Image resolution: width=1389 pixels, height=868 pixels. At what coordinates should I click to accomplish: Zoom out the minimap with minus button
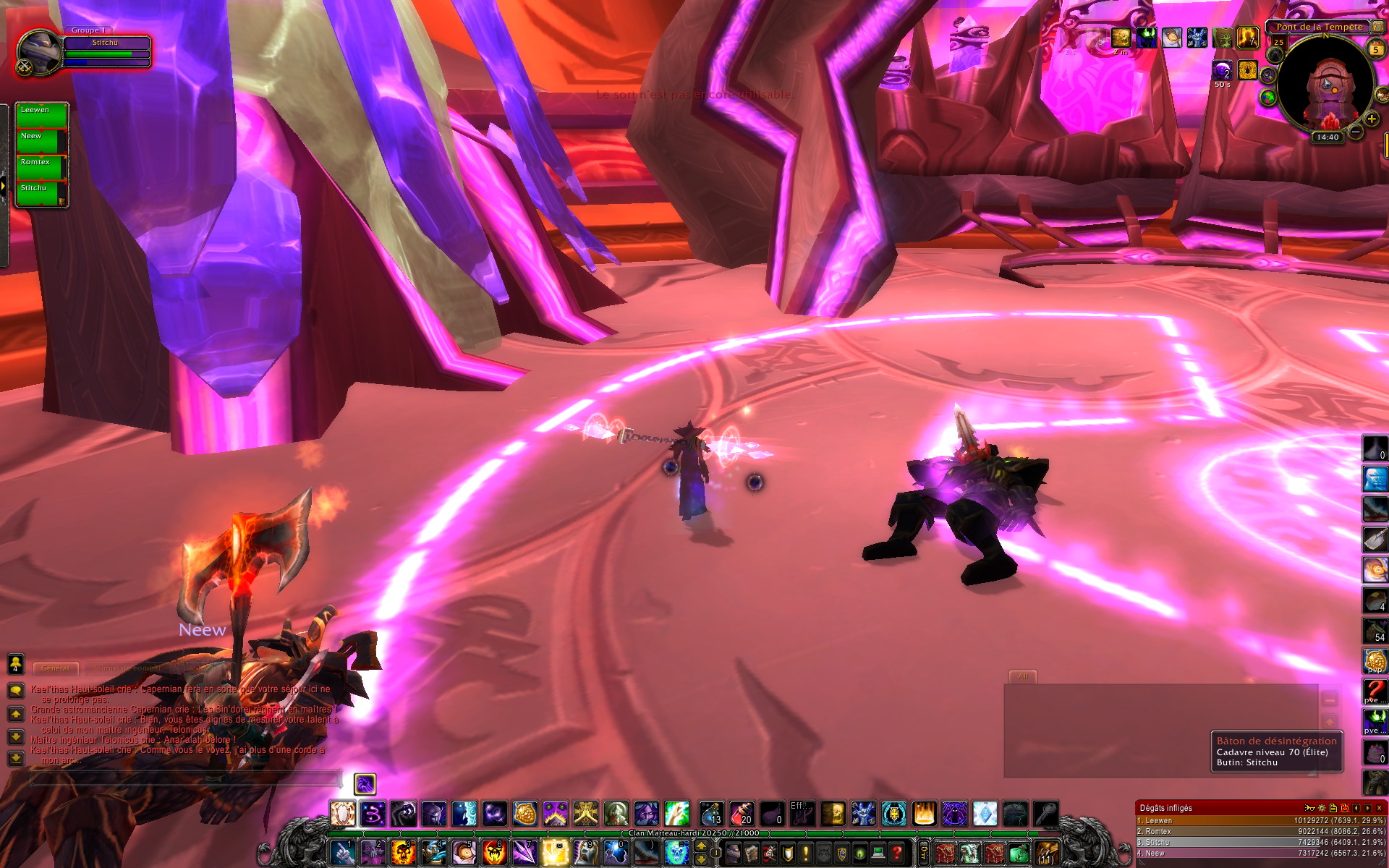(x=1356, y=132)
